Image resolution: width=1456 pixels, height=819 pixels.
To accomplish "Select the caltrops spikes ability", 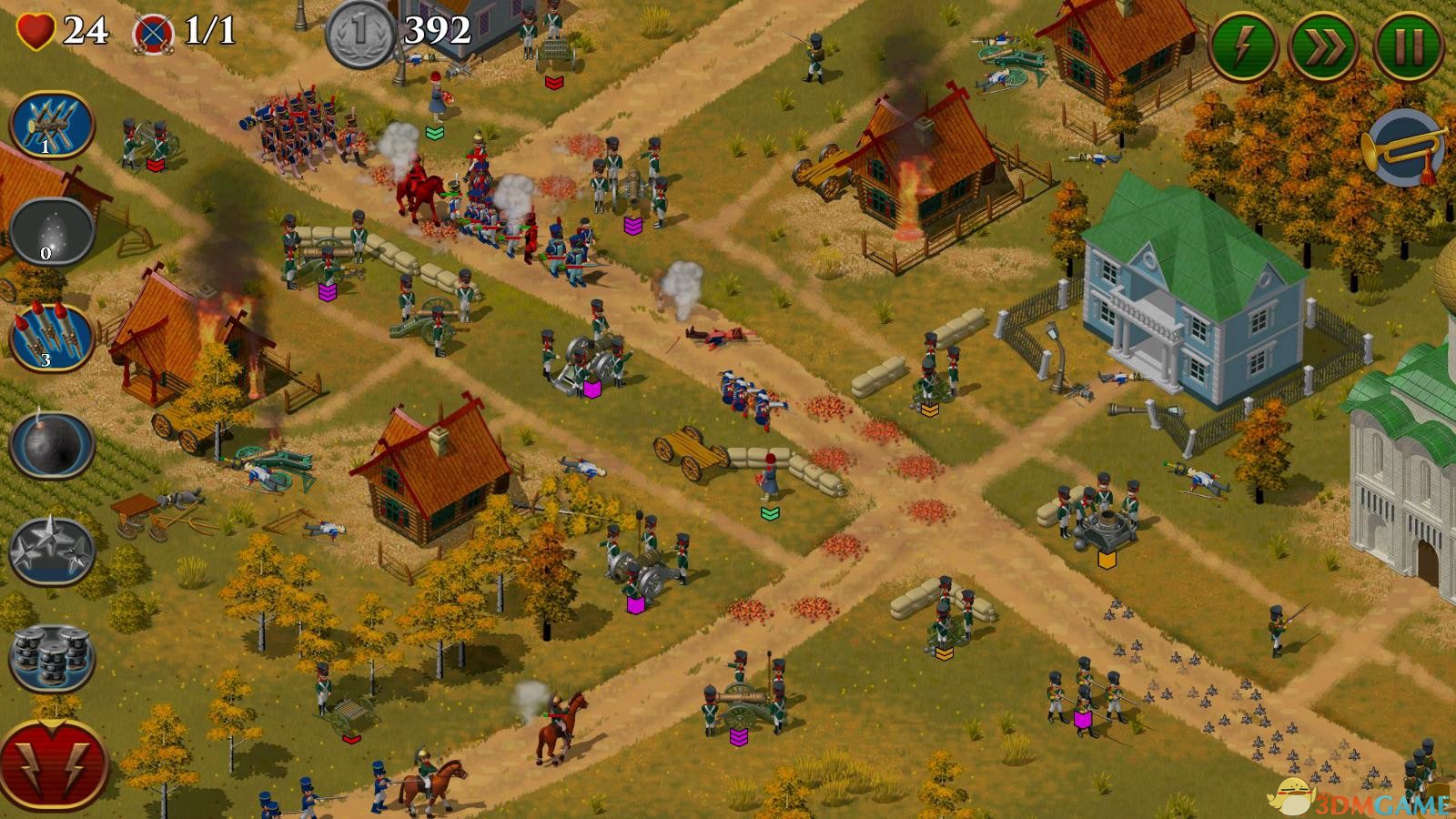I will pos(52,551).
